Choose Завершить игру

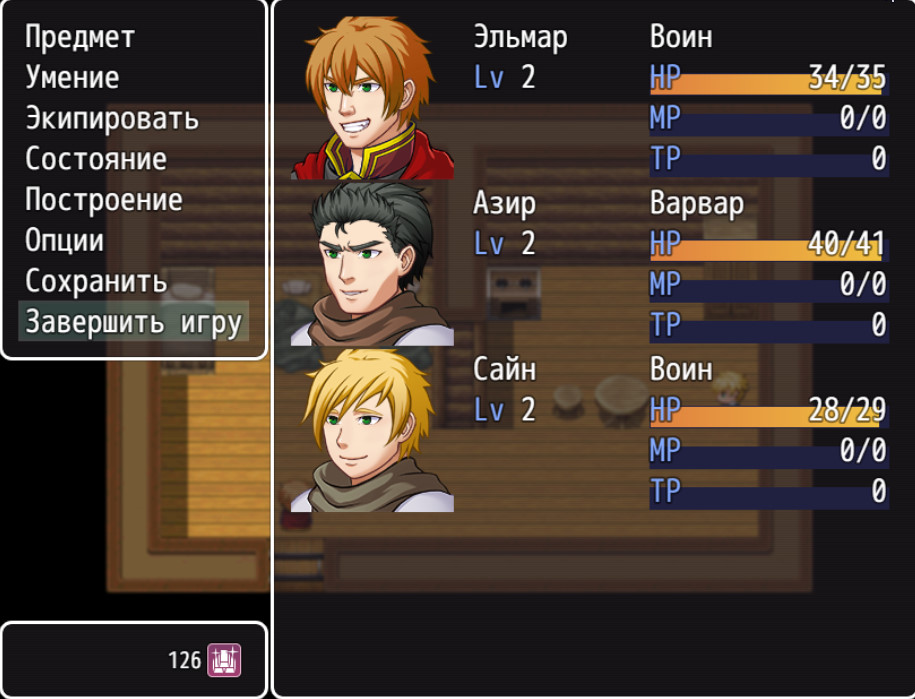click(133, 322)
